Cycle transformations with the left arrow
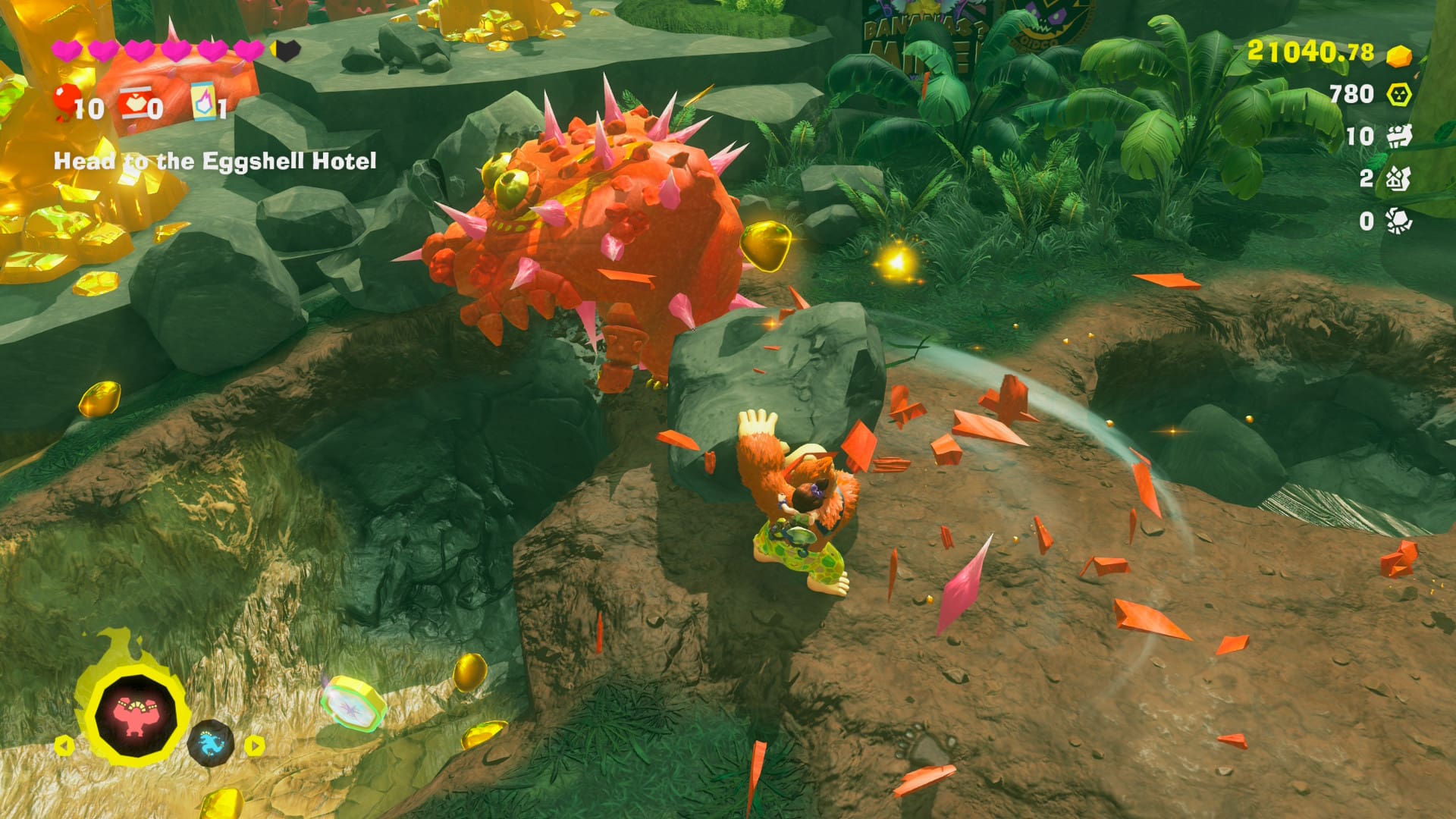The image size is (1456, 819). click(x=64, y=745)
